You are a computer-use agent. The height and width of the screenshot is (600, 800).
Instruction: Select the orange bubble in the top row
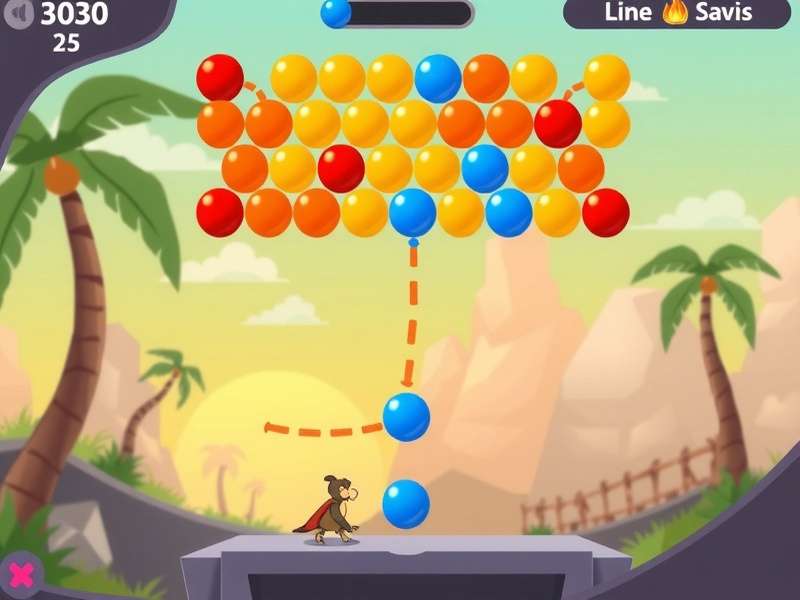(486, 78)
